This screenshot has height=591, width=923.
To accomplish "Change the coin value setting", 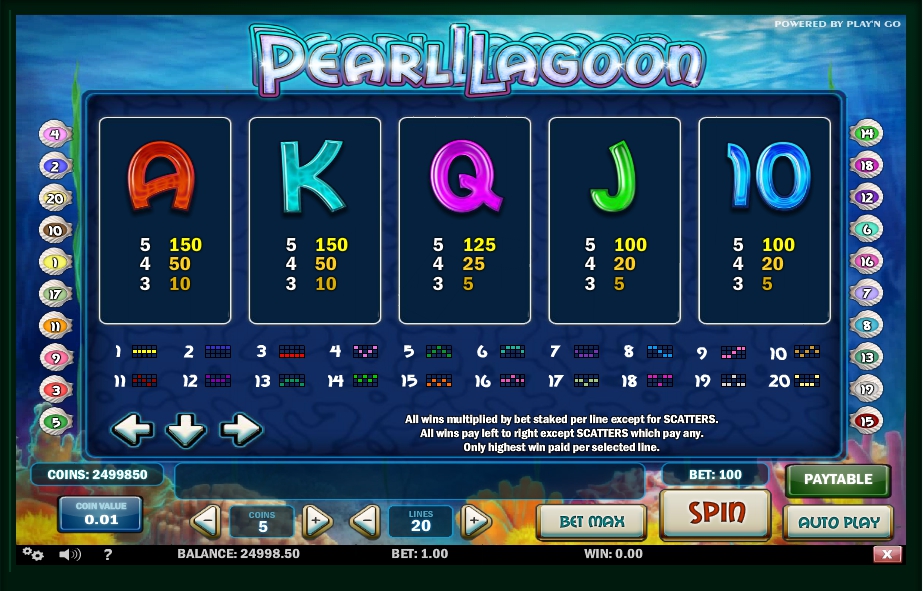I will pyautogui.click(x=100, y=514).
